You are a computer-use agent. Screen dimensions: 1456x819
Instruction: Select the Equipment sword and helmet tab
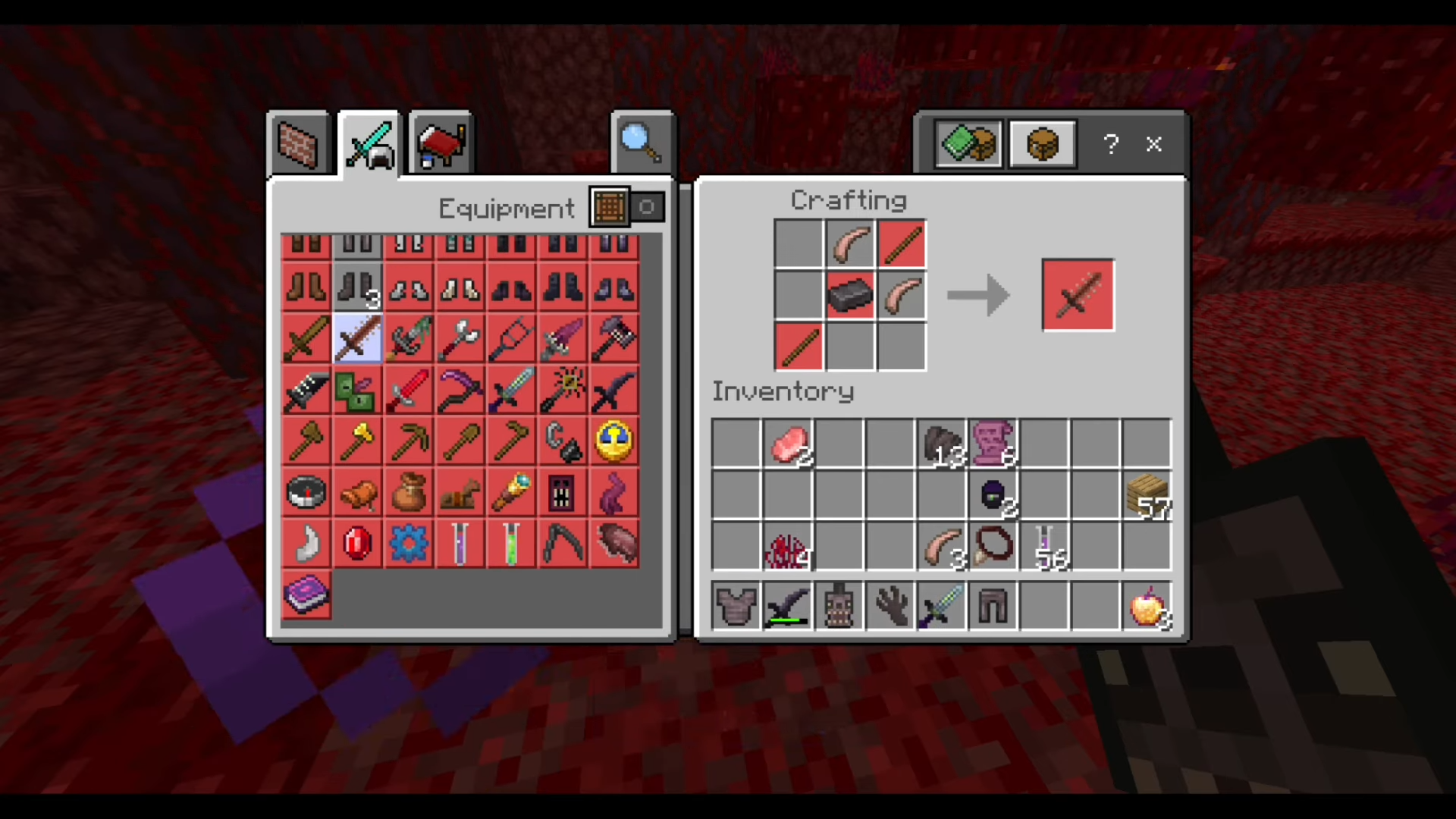[369, 144]
